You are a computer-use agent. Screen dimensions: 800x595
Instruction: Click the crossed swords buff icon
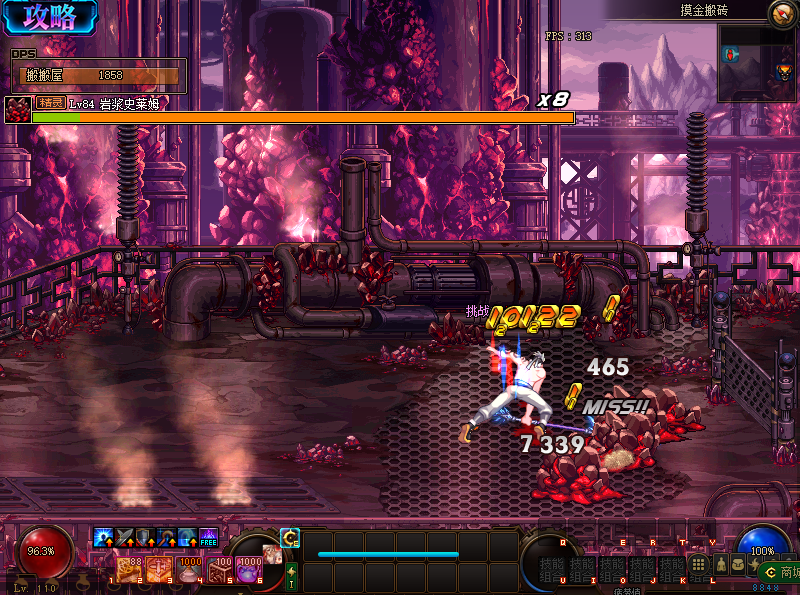point(125,538)
